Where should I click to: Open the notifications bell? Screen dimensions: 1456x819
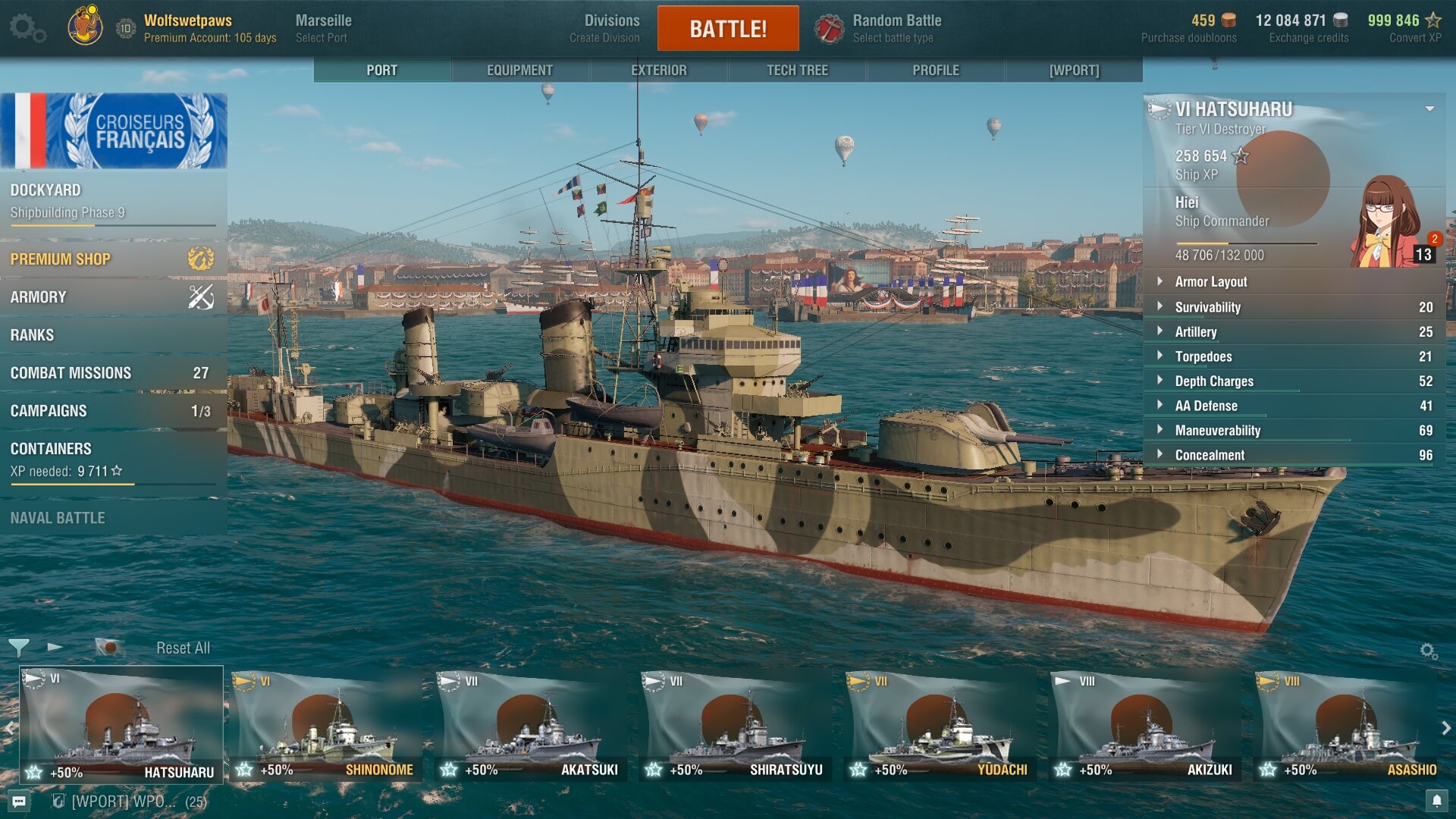[x=1436, y=801]
